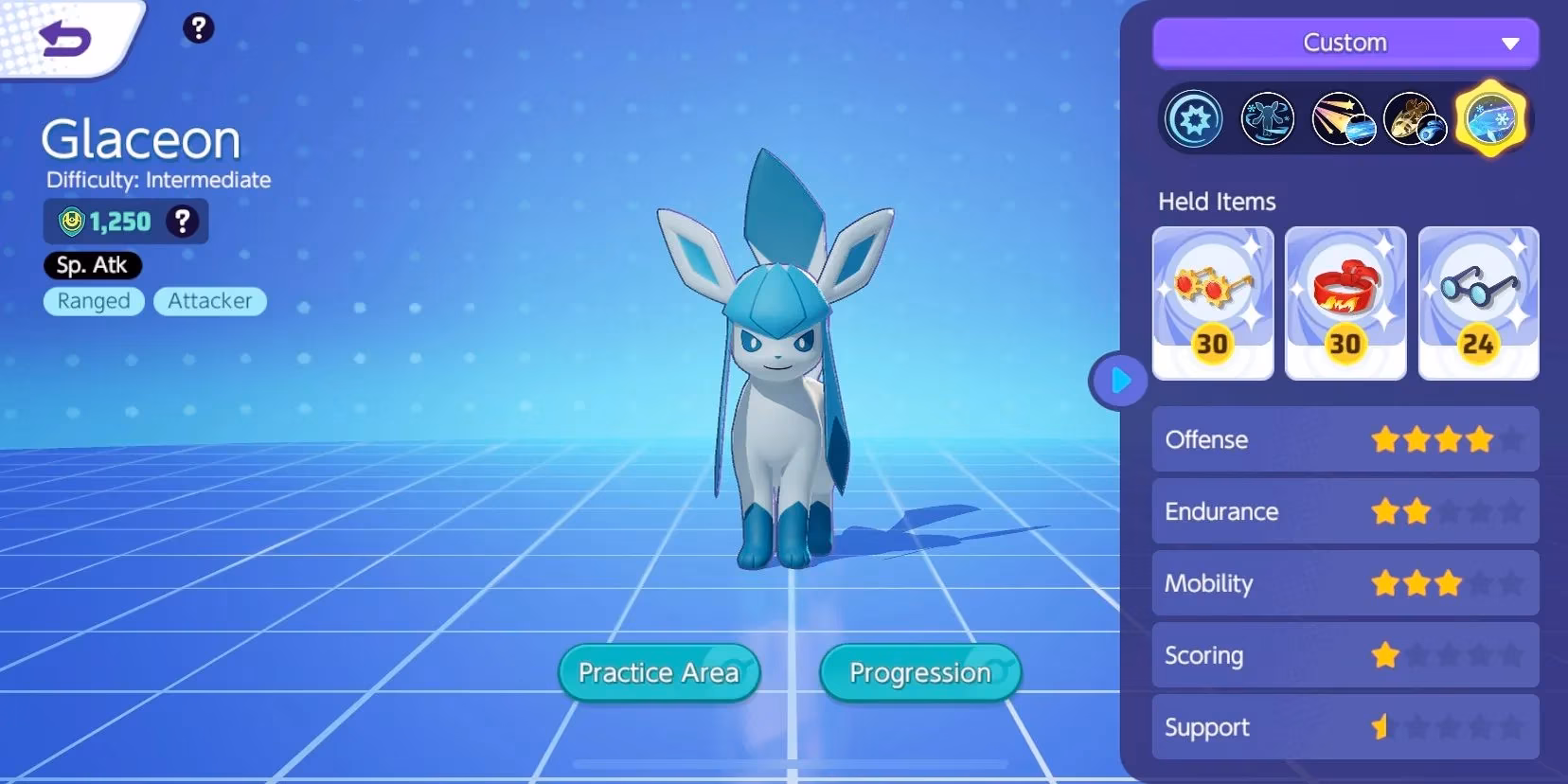The width and height of the screenshot is (1568, 784).
Task: Open the Custom build dropdown
Action: tap(1345, 43)
